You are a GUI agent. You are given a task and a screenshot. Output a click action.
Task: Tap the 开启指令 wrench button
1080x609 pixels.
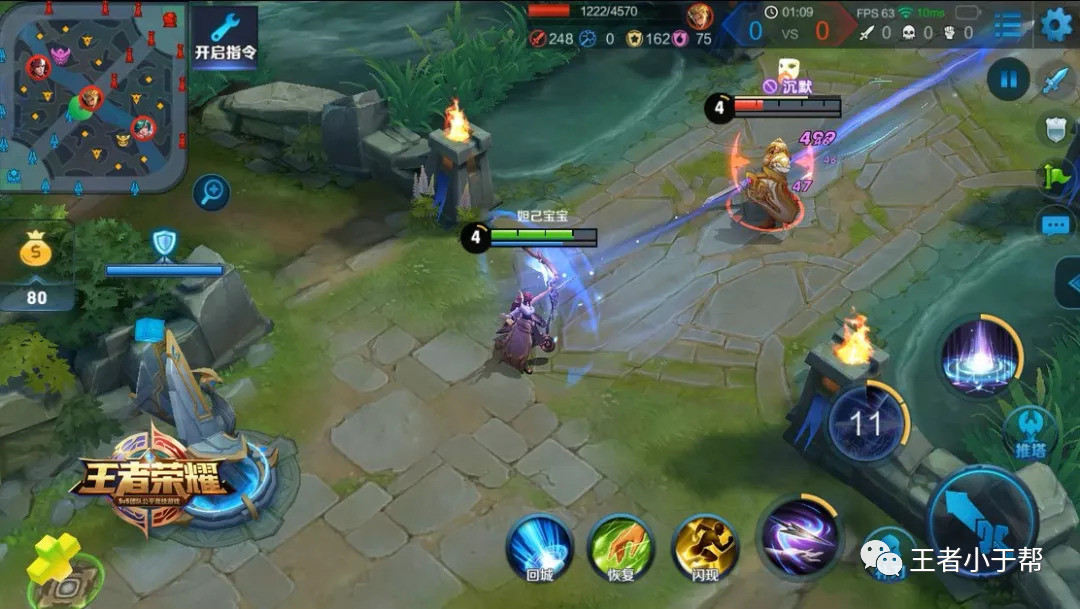[x=224, y=37]
